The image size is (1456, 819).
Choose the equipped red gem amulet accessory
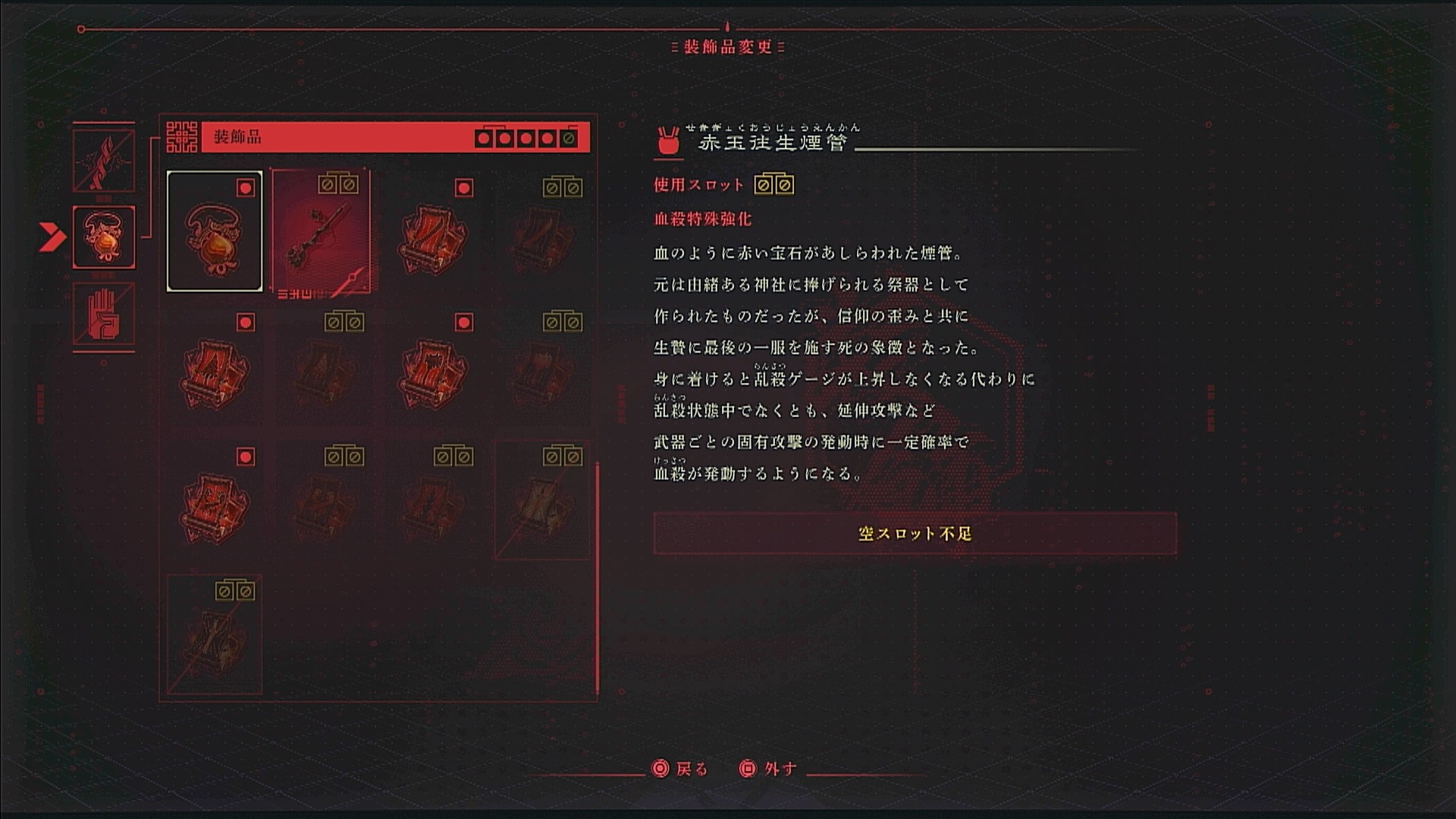tap(215, 232)
